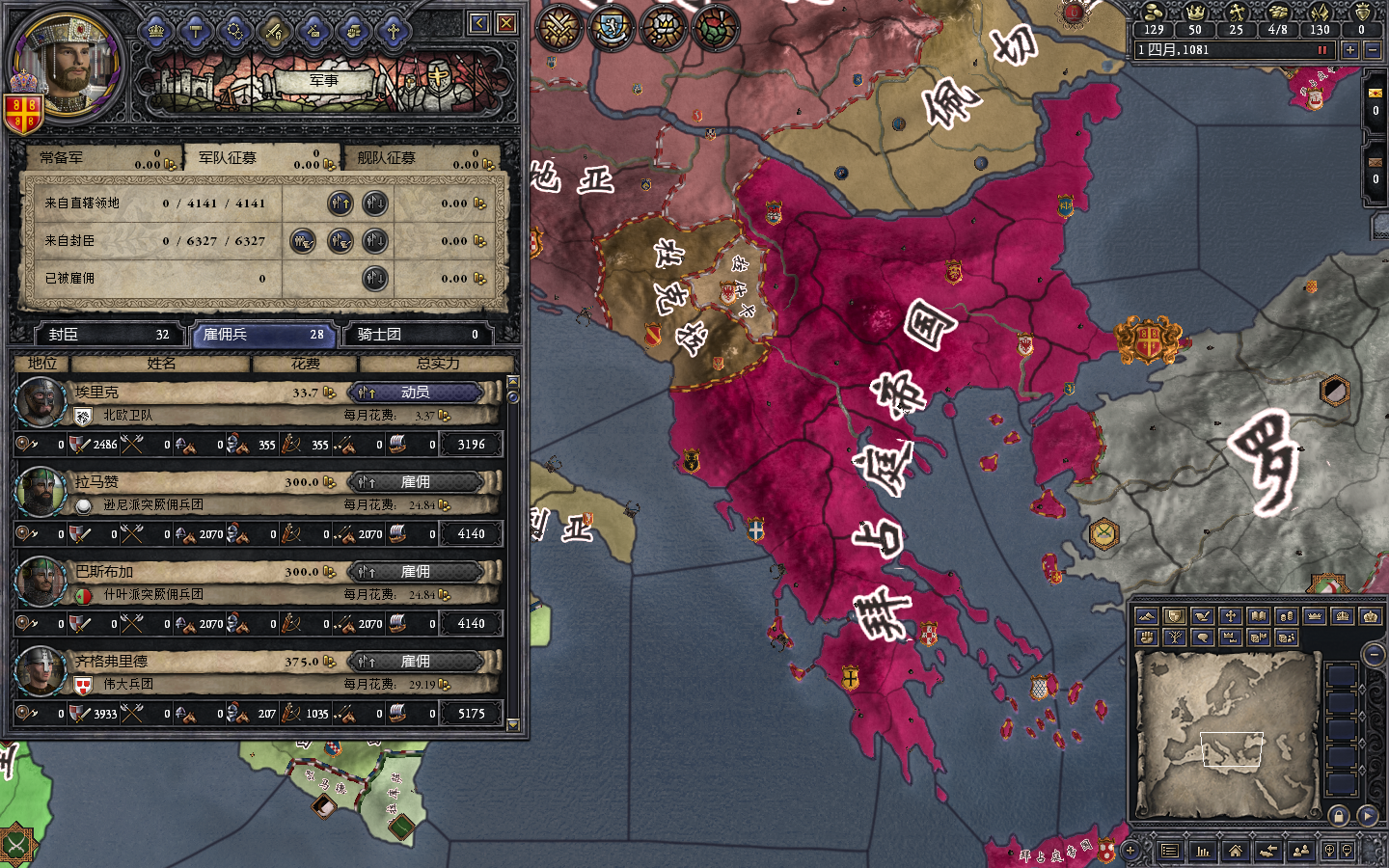Toggle the dynasty map mode tree icon
Viewport: 1389px width, 868px height.
click(x=1174, y=637)
